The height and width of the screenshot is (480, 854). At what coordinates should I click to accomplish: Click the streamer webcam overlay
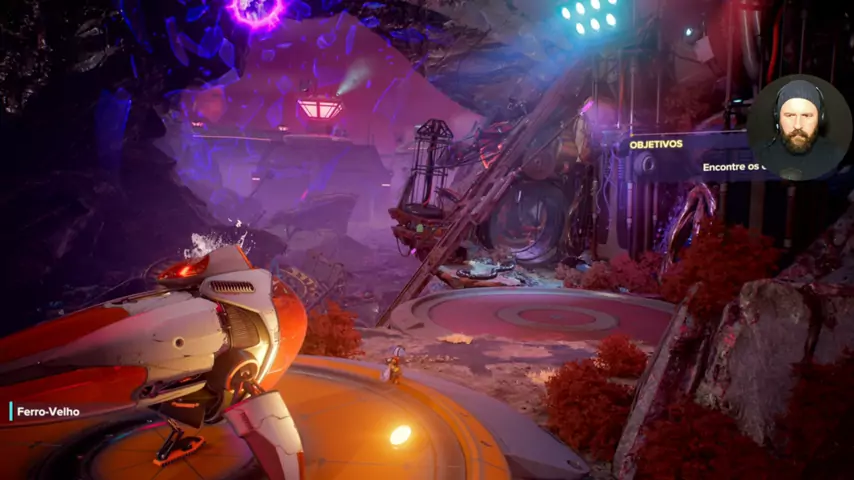(798, 127)
